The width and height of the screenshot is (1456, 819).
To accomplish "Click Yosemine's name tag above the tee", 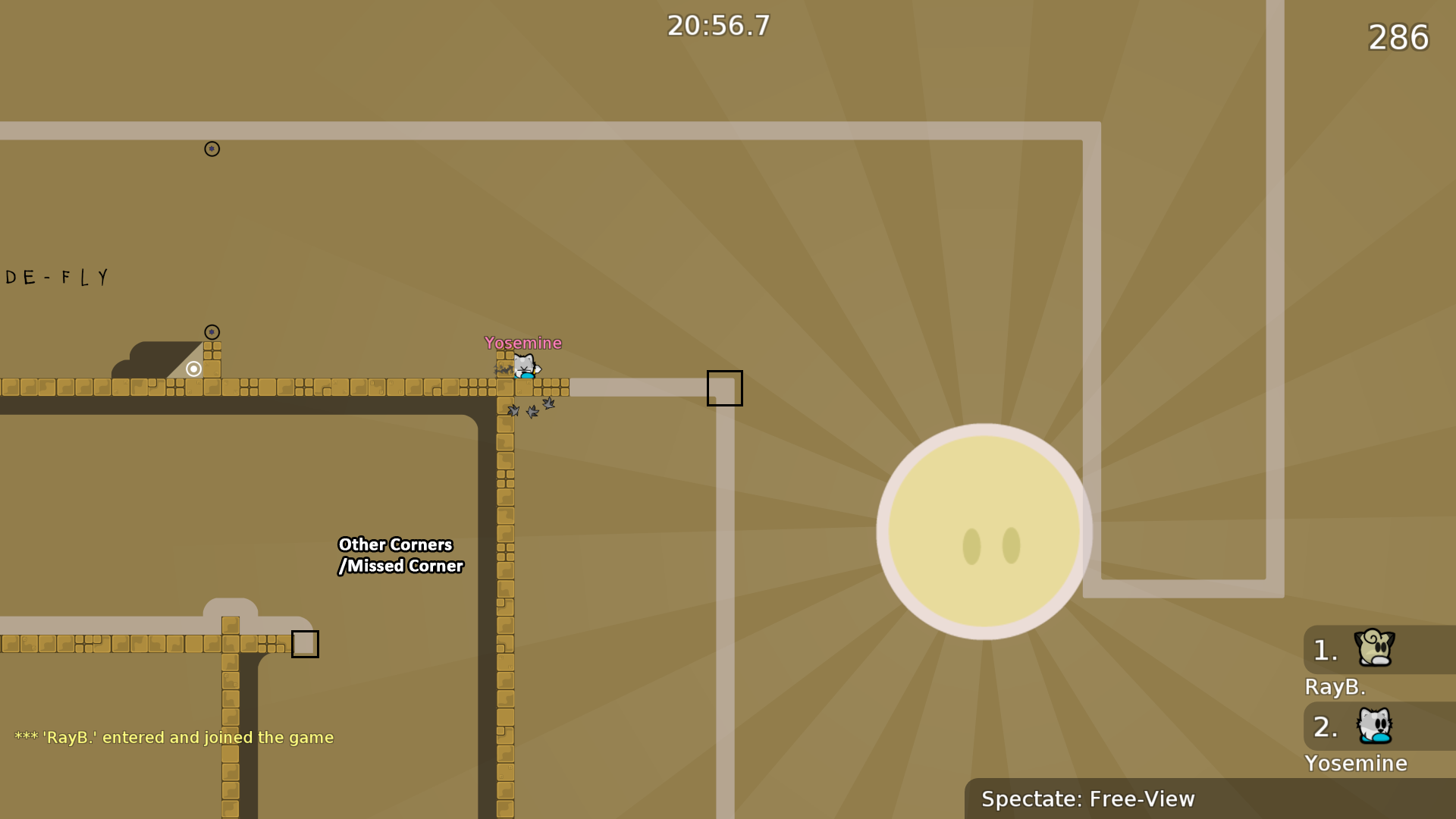I will [x=523, y=343].
